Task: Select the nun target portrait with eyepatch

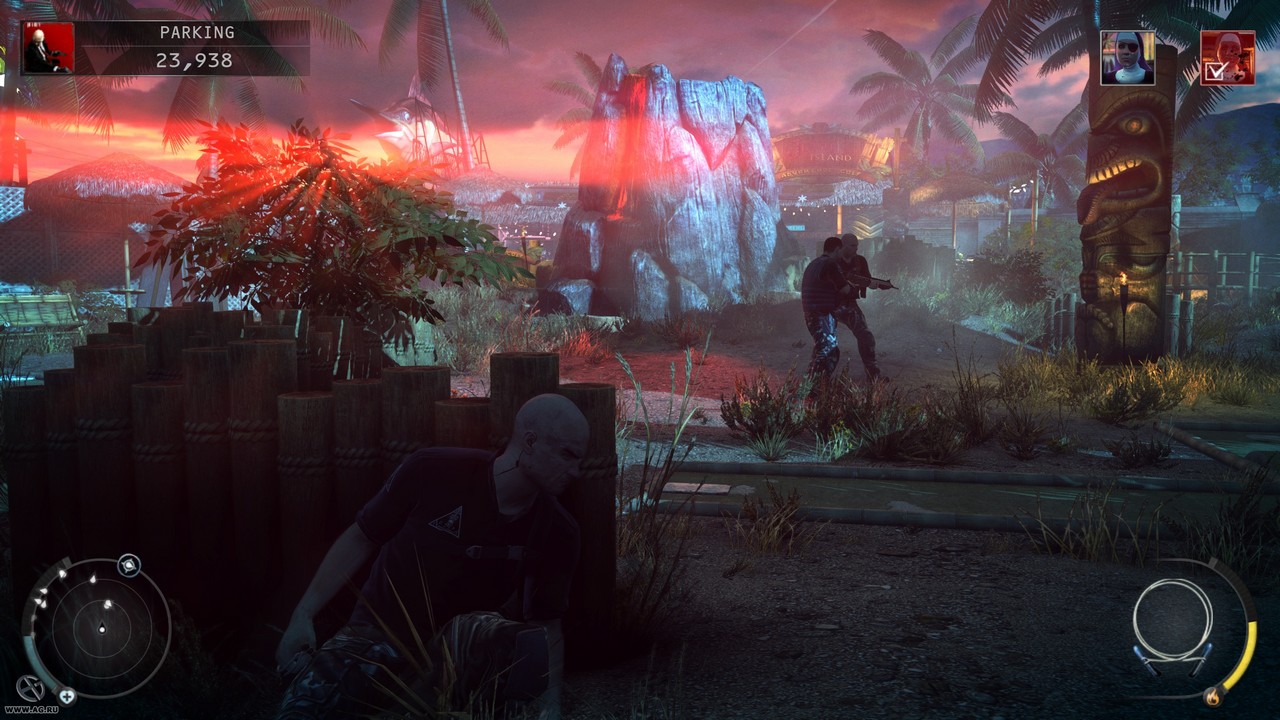Action: (x=1127, y=58)
